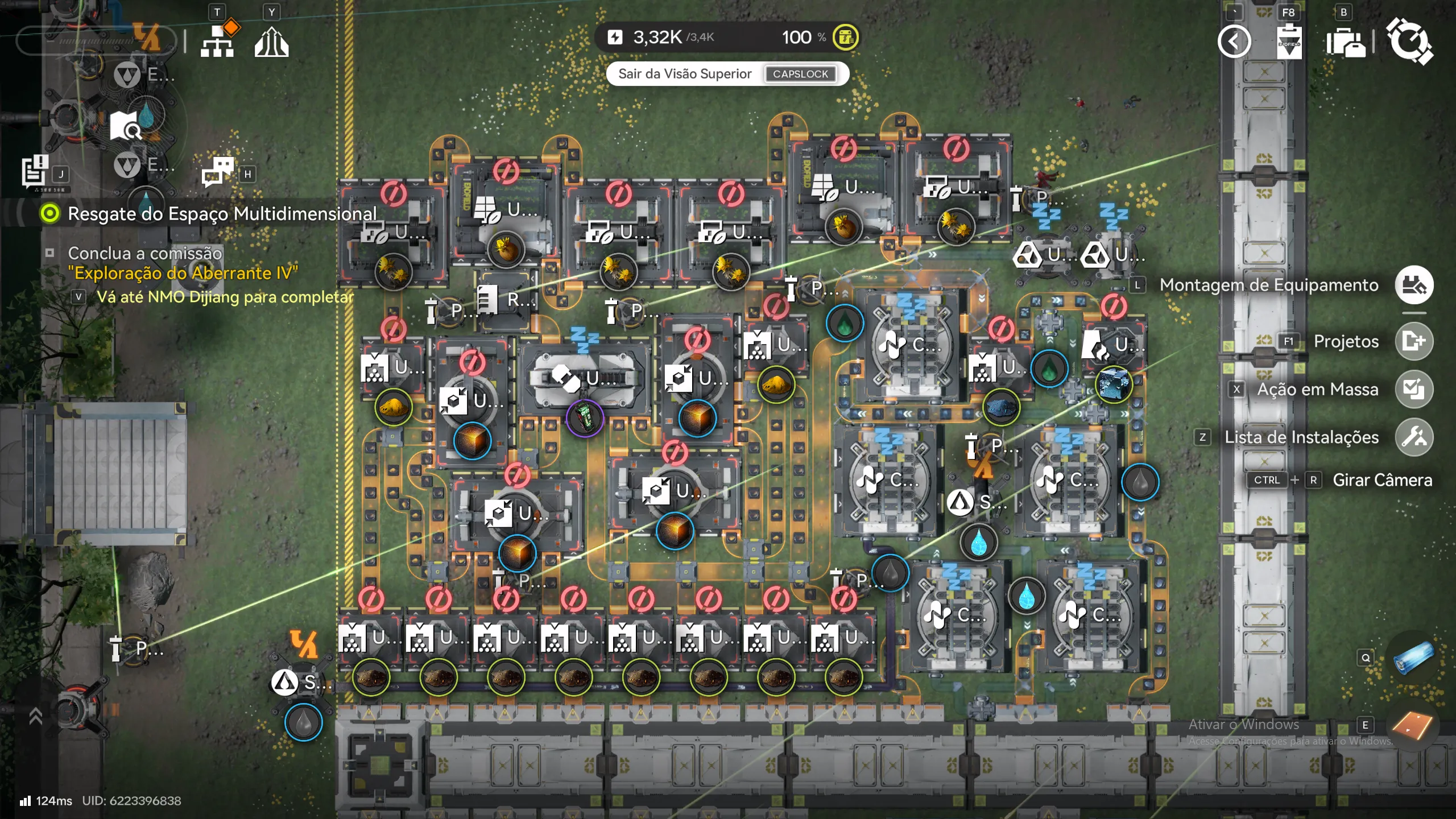Open the Projetos blueprint button
Viewport: 1456px width, 819px height.
(x=1413, y=341)
